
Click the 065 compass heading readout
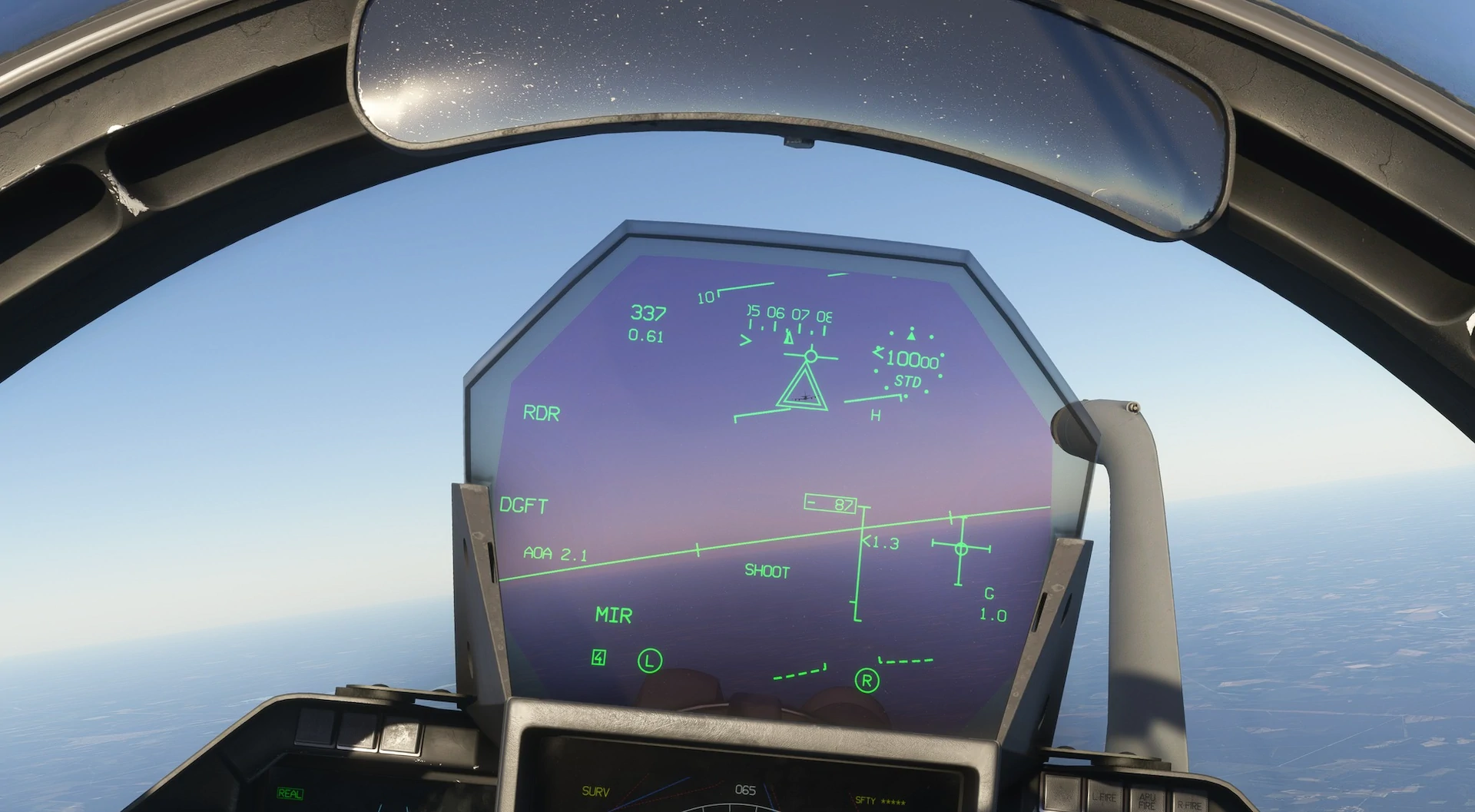746,788
